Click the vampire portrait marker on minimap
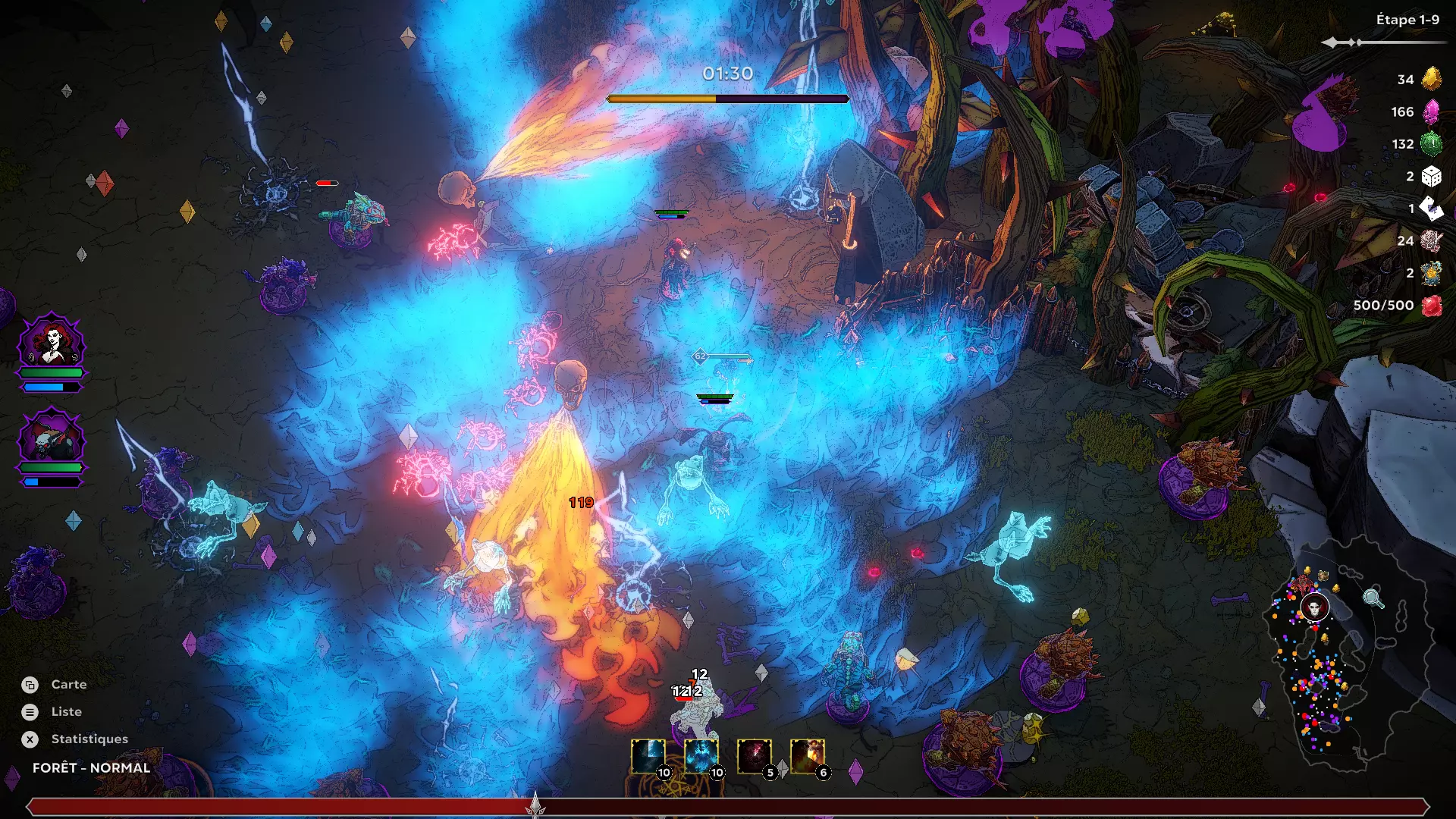This screenshot has height=819, width=1456. coord(1314,607)
